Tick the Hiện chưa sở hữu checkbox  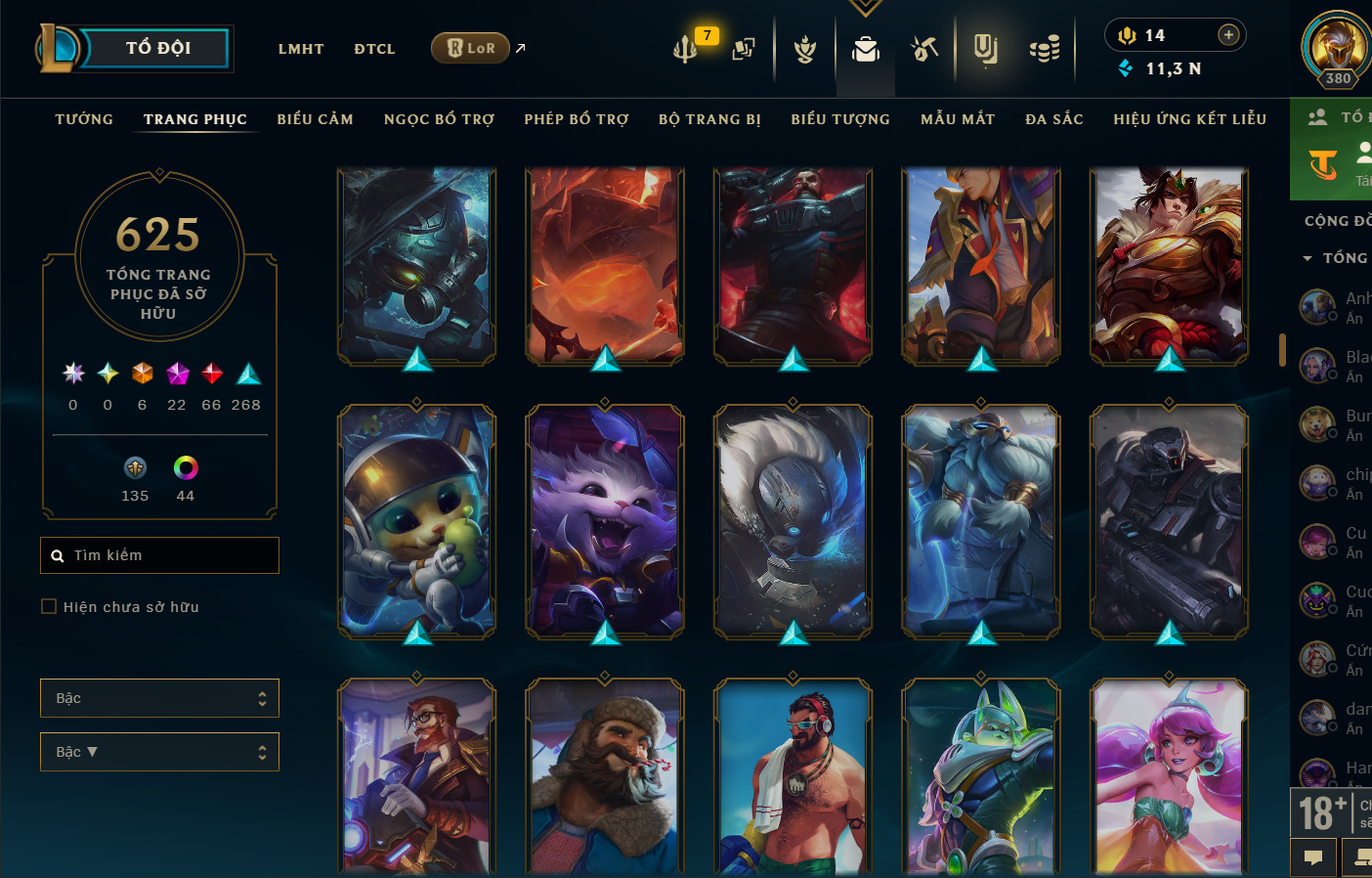click(49, 607)
